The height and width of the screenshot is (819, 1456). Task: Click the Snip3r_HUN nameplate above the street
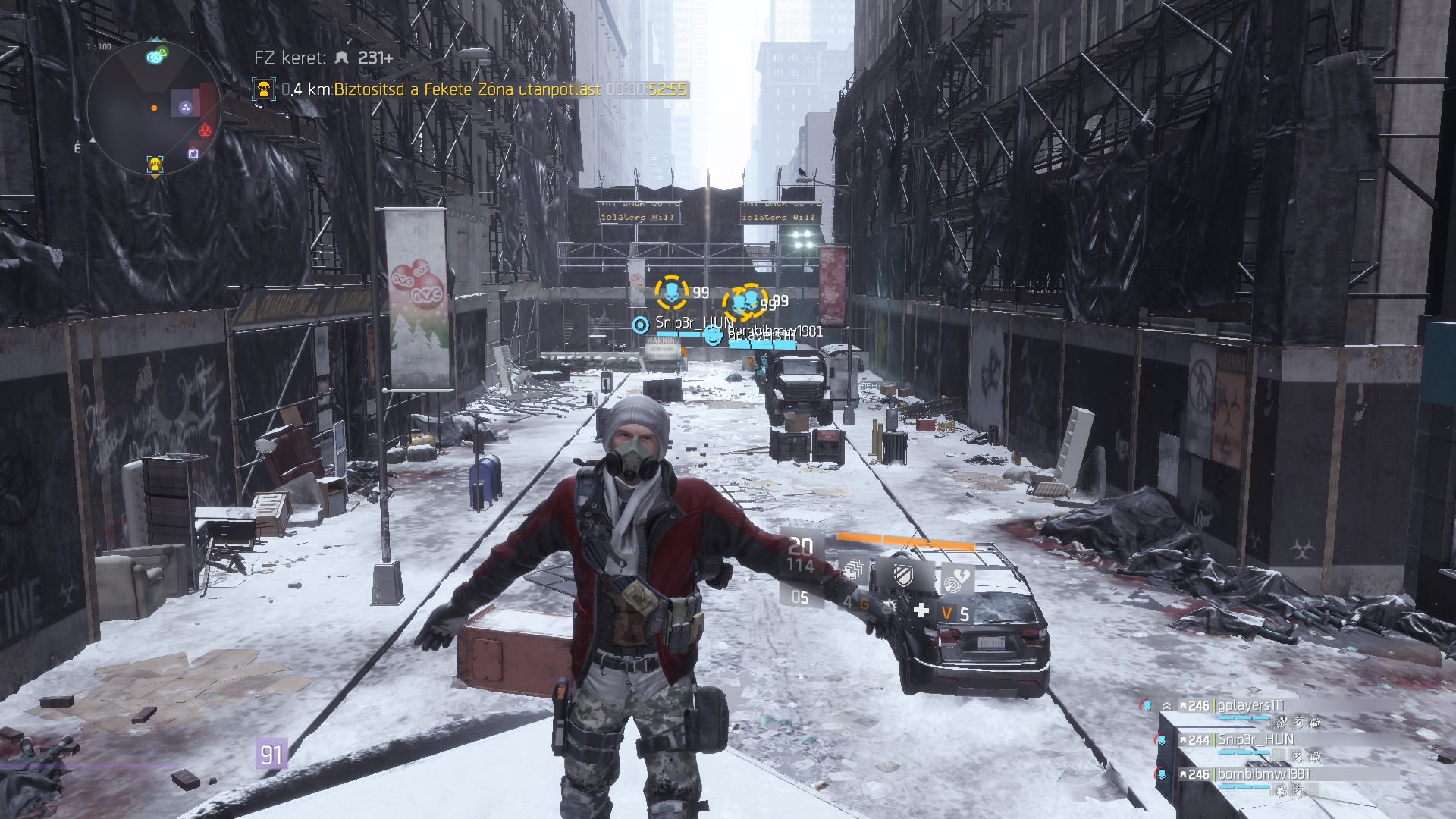click(689, 324)
